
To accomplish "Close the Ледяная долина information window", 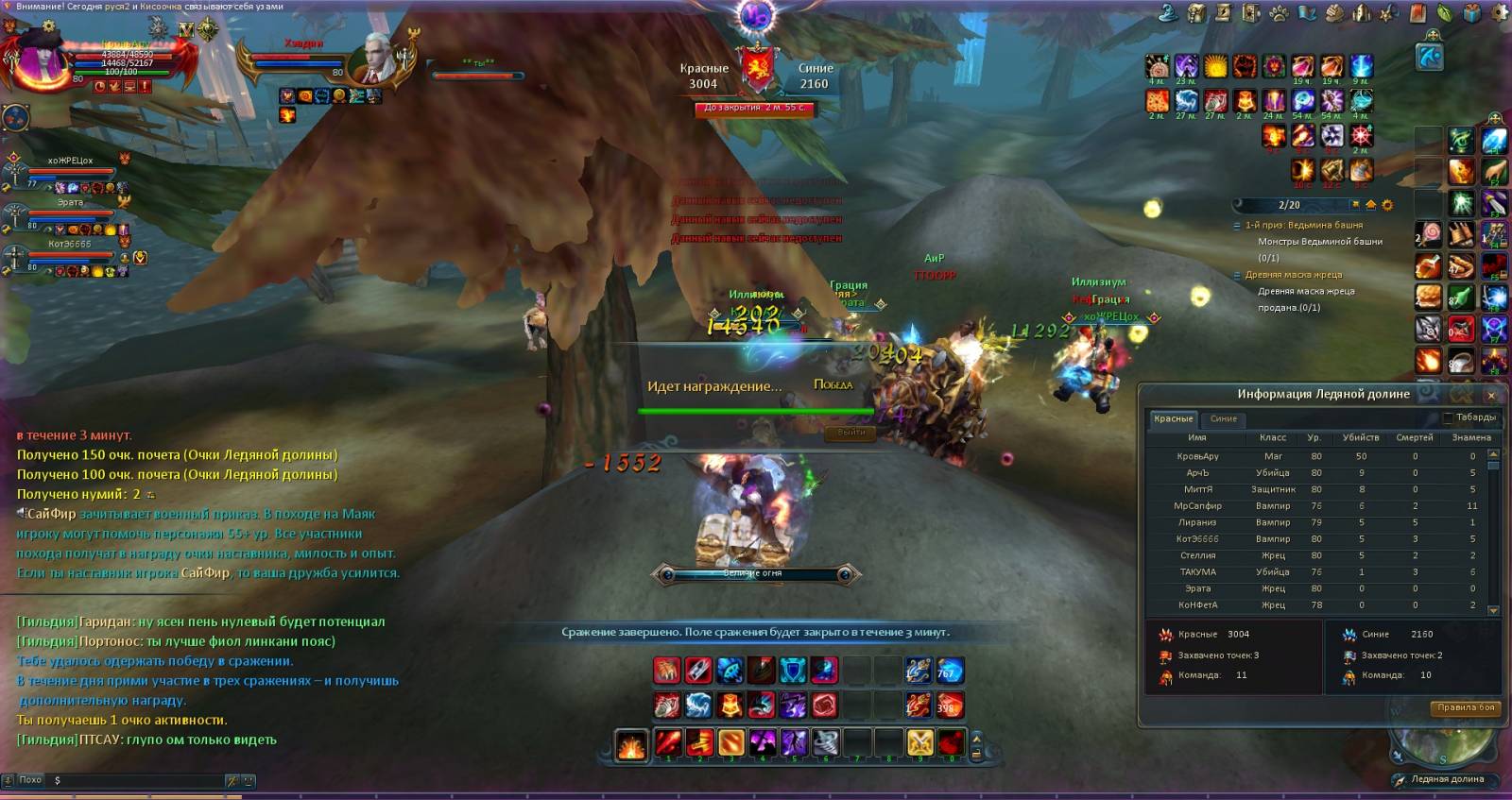I will click(x=1491, y=395).
